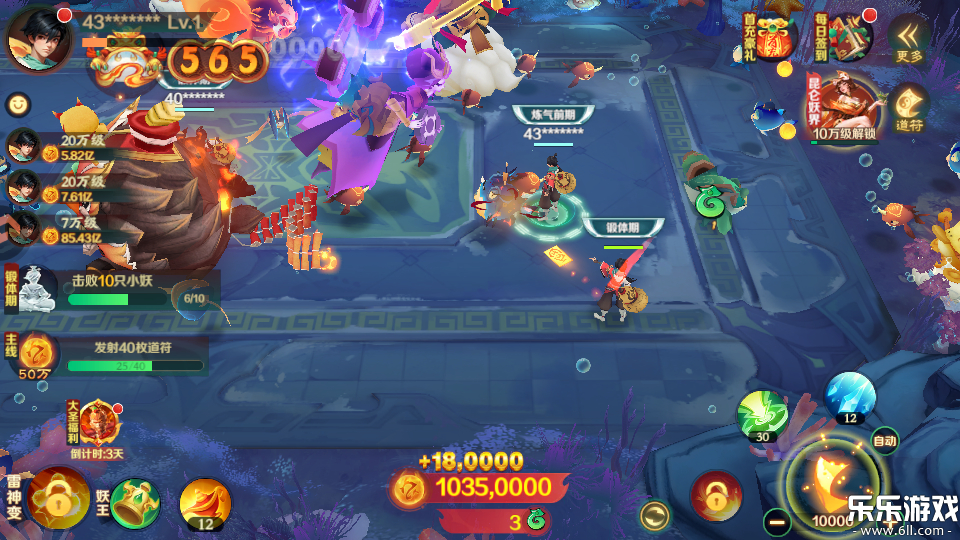Expand the 更多 menu arrow

click(x=909, y=38)
